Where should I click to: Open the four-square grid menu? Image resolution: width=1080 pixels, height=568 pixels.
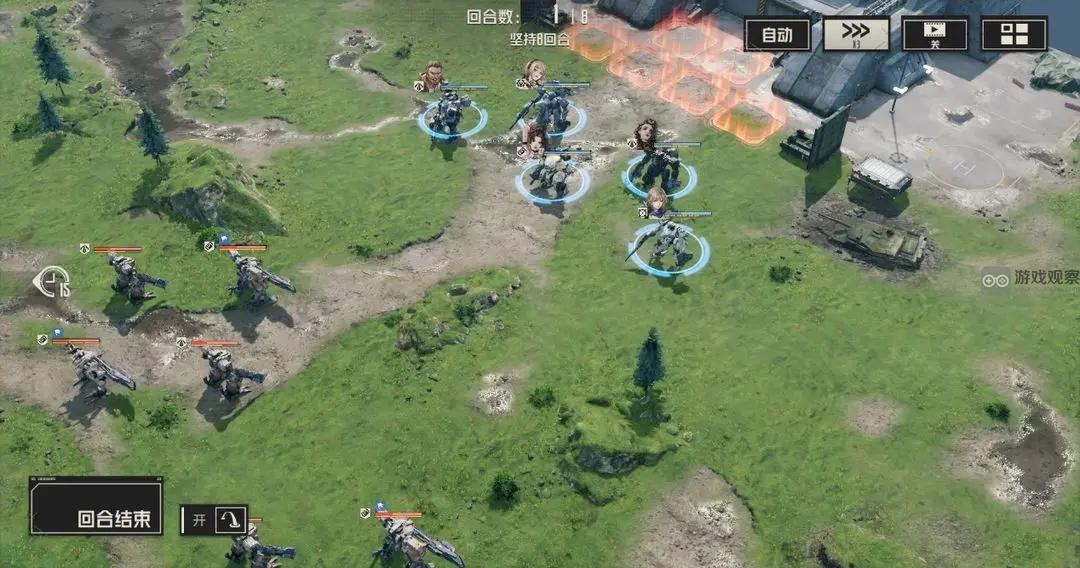[x=1014, y=34]
